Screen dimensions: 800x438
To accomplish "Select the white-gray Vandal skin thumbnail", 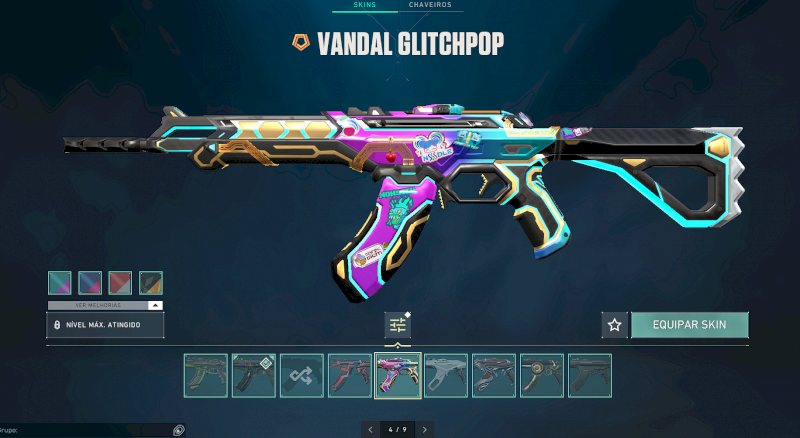I will (x=445, y=376).
